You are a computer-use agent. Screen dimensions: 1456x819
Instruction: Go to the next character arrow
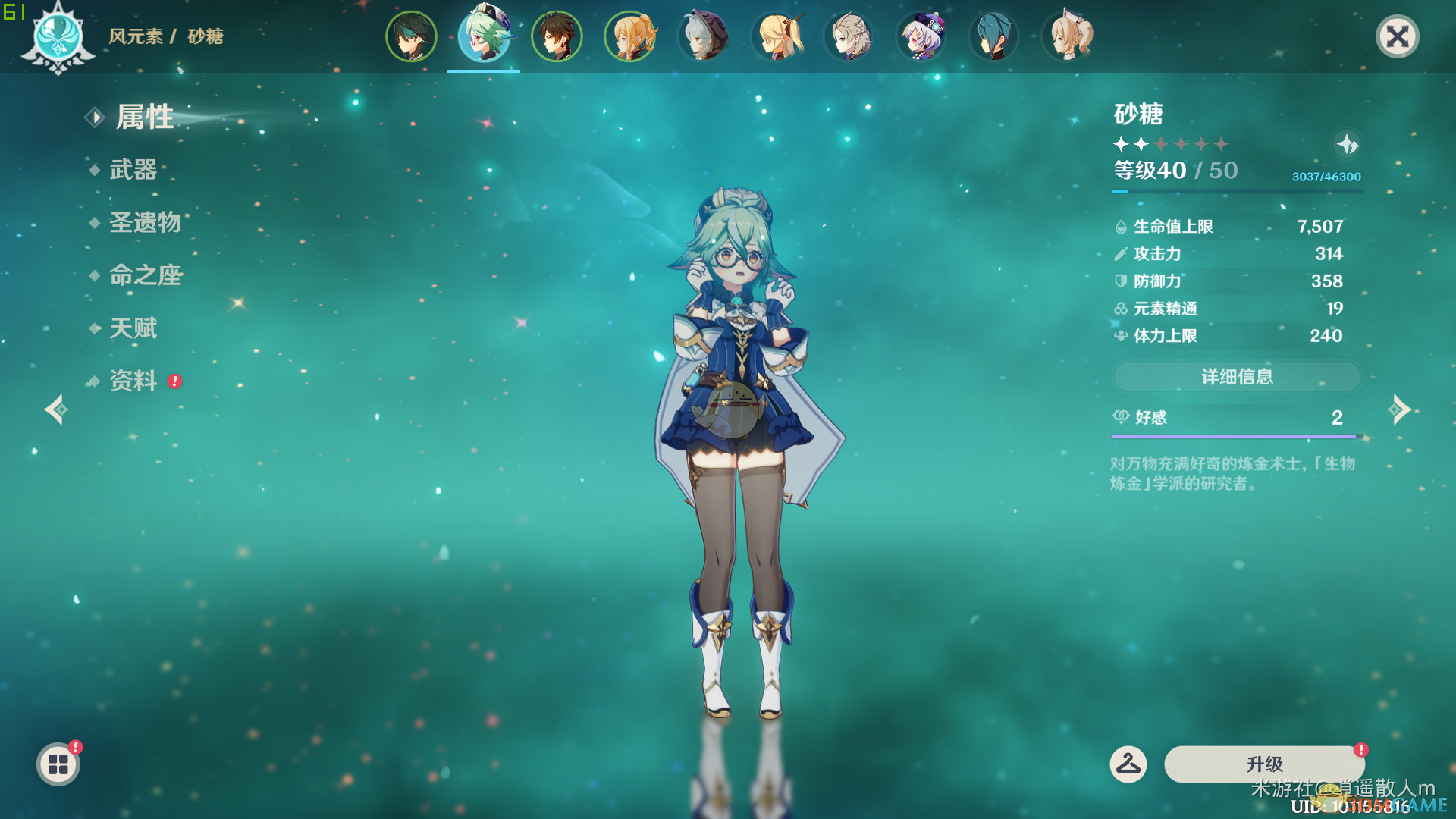1399,409
